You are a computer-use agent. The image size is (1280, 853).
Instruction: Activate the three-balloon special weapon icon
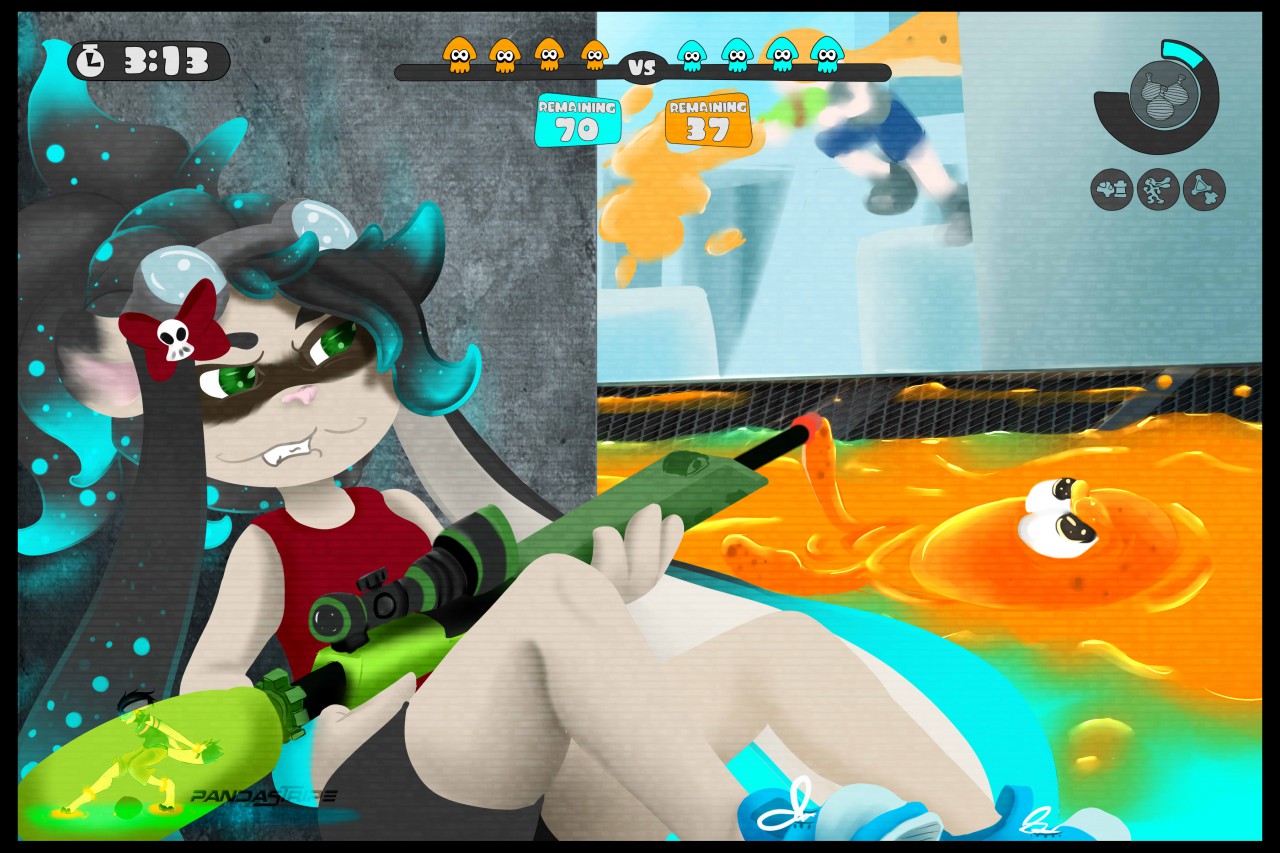coord(1164,95)
